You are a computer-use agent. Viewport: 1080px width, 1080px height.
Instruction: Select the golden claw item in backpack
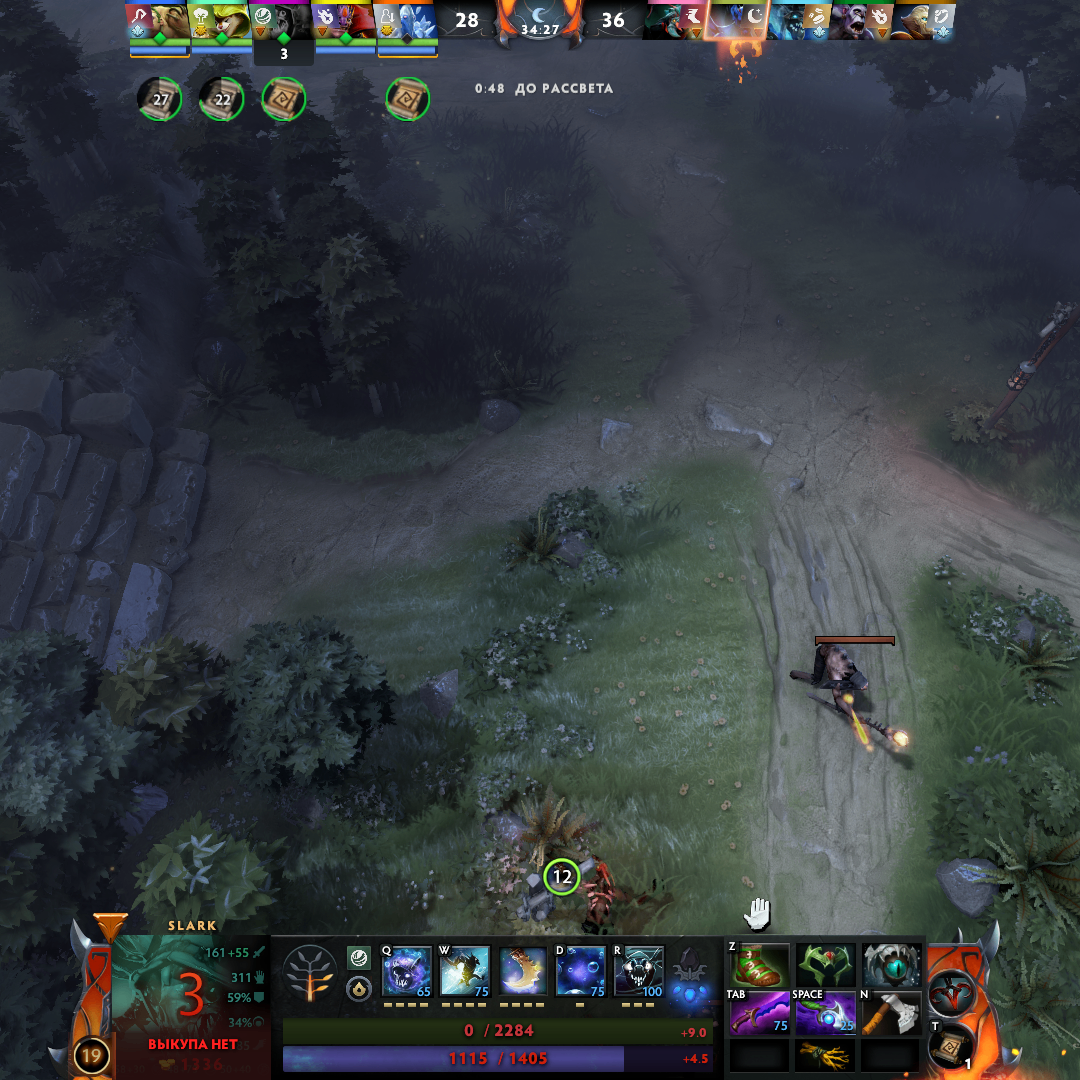[826, 1056]
